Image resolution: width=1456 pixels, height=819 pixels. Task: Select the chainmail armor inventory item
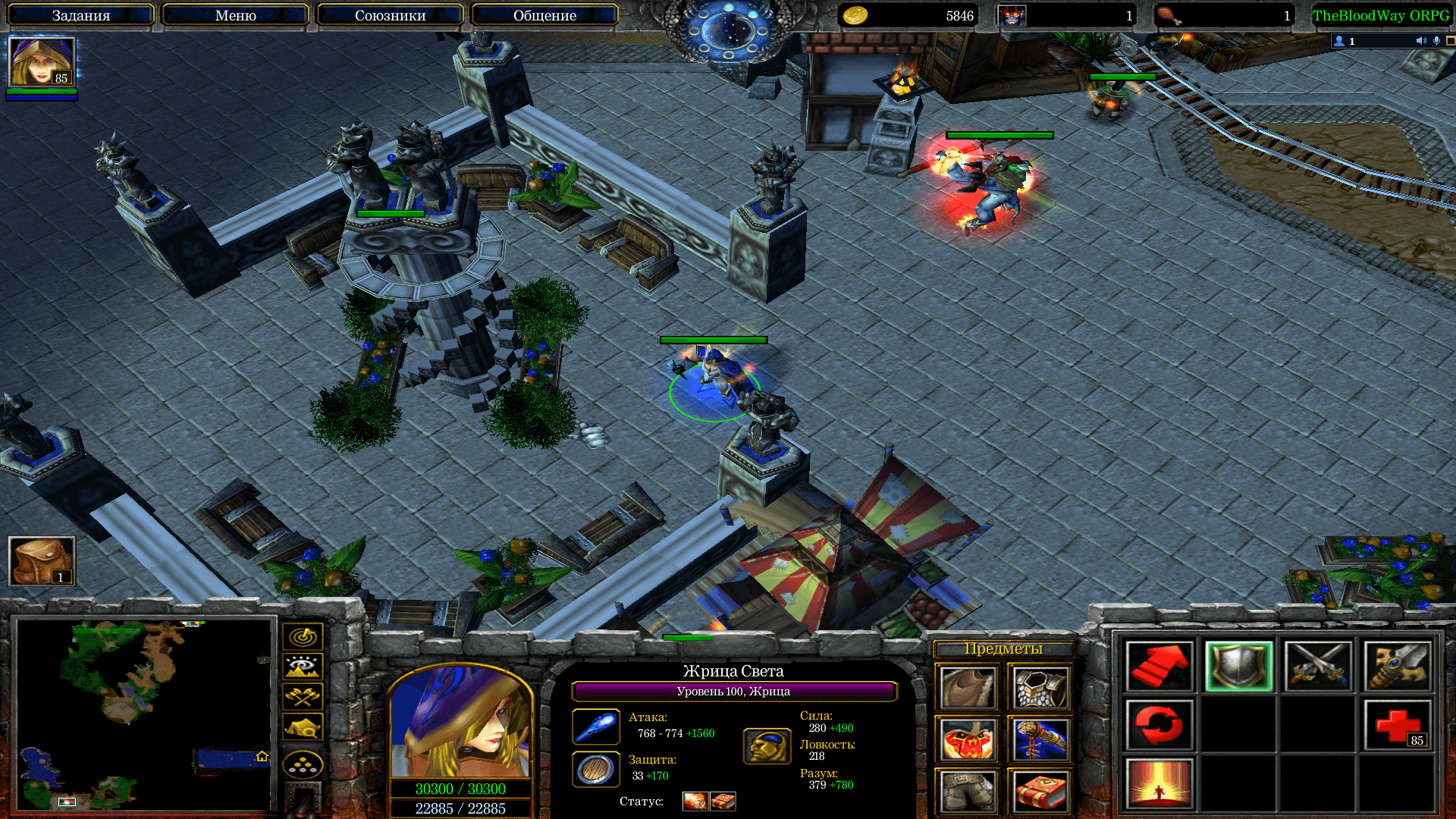pos(1040,689)
